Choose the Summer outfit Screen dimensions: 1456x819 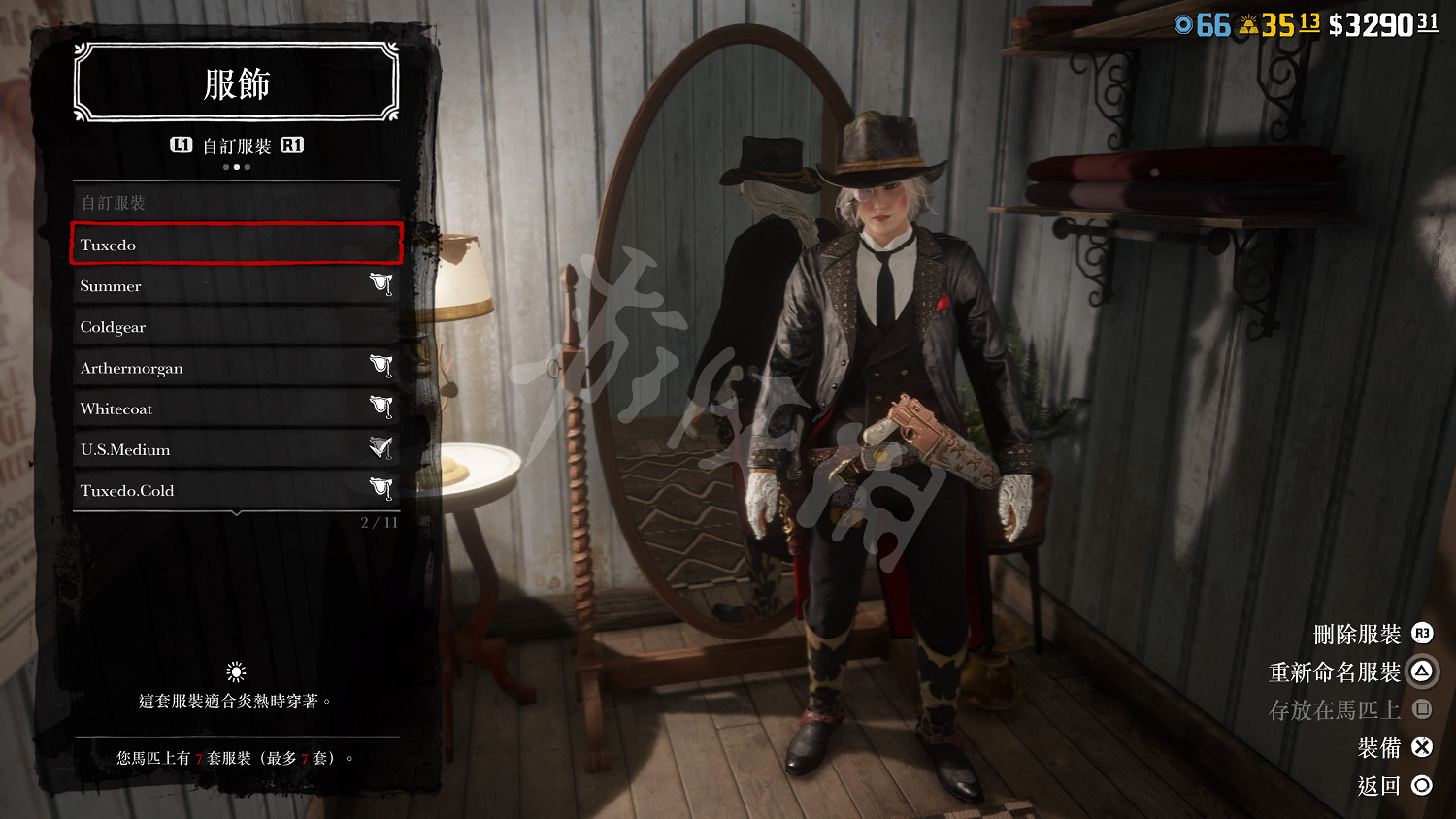pyautogui.click(x=236, y=286)
